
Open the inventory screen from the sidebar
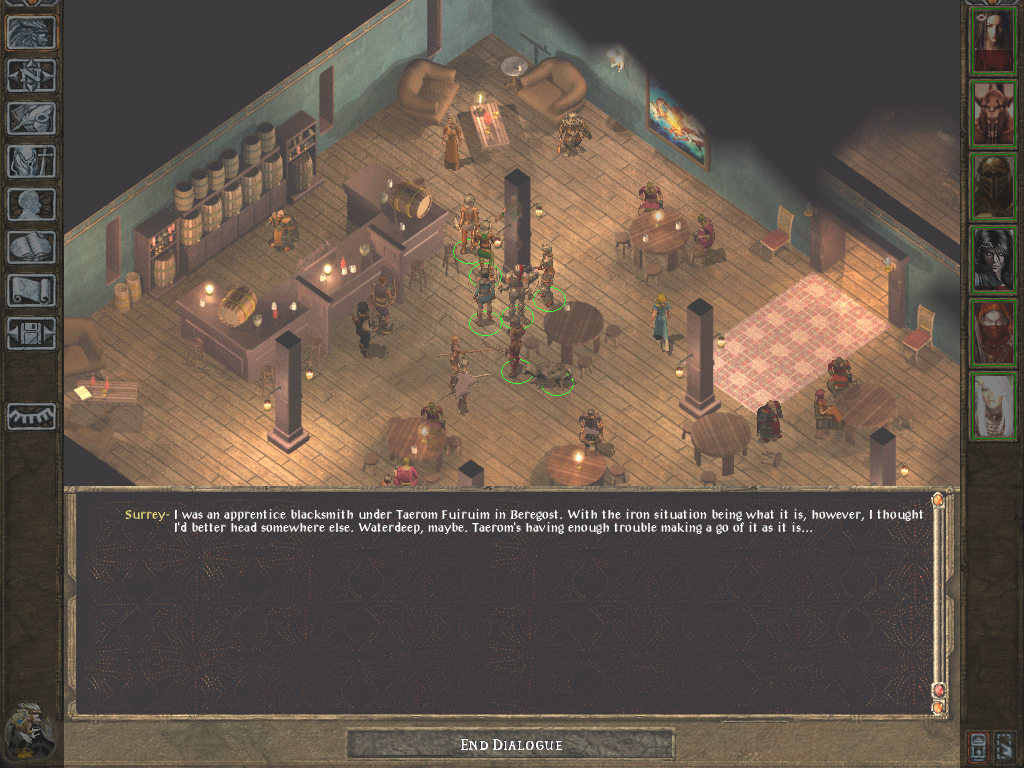click(31, 161)
